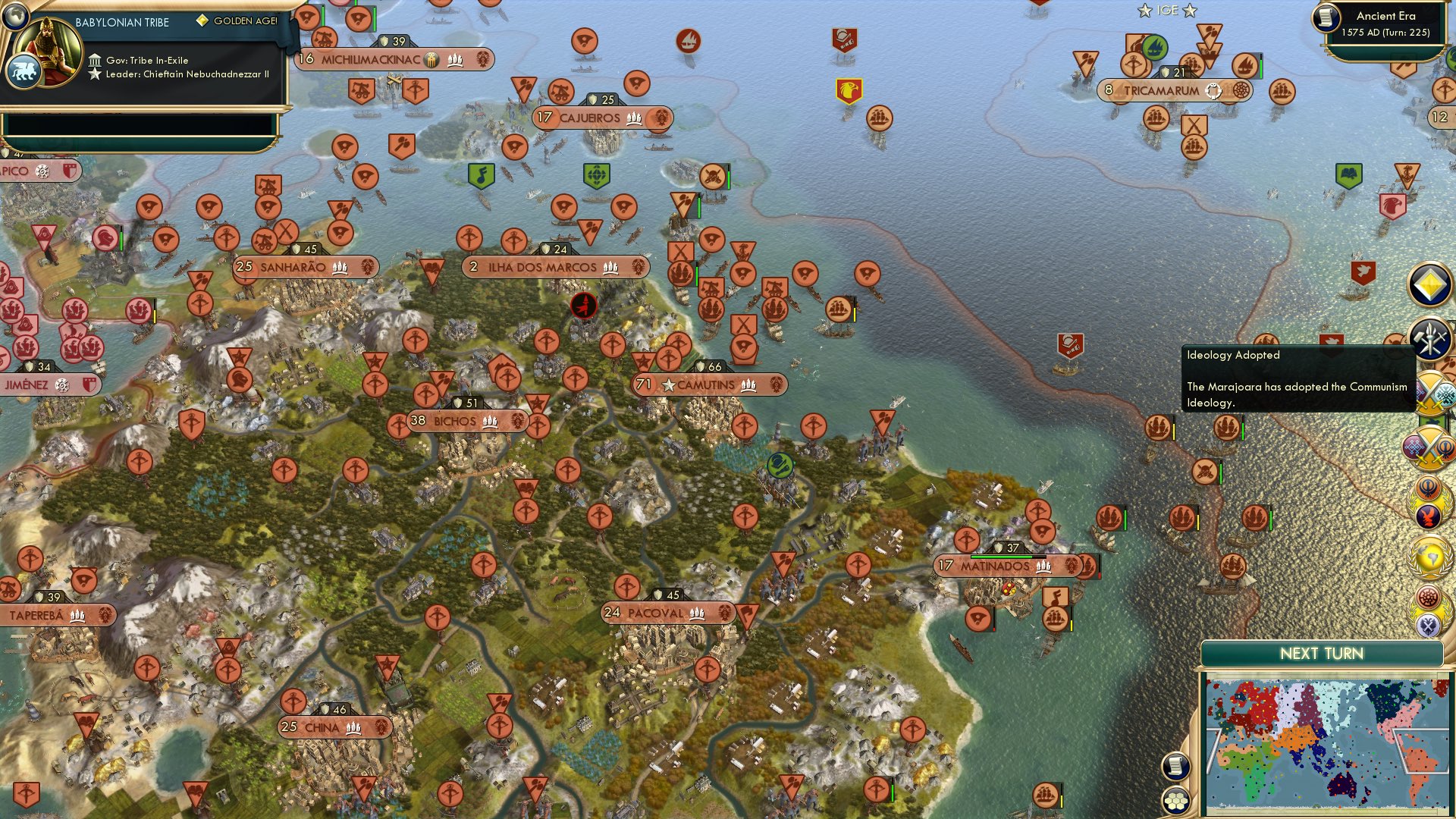1456x819 pixels.
Task: Dismiss the Ideology Adopted notification panel
Action: coord(1297,379)
